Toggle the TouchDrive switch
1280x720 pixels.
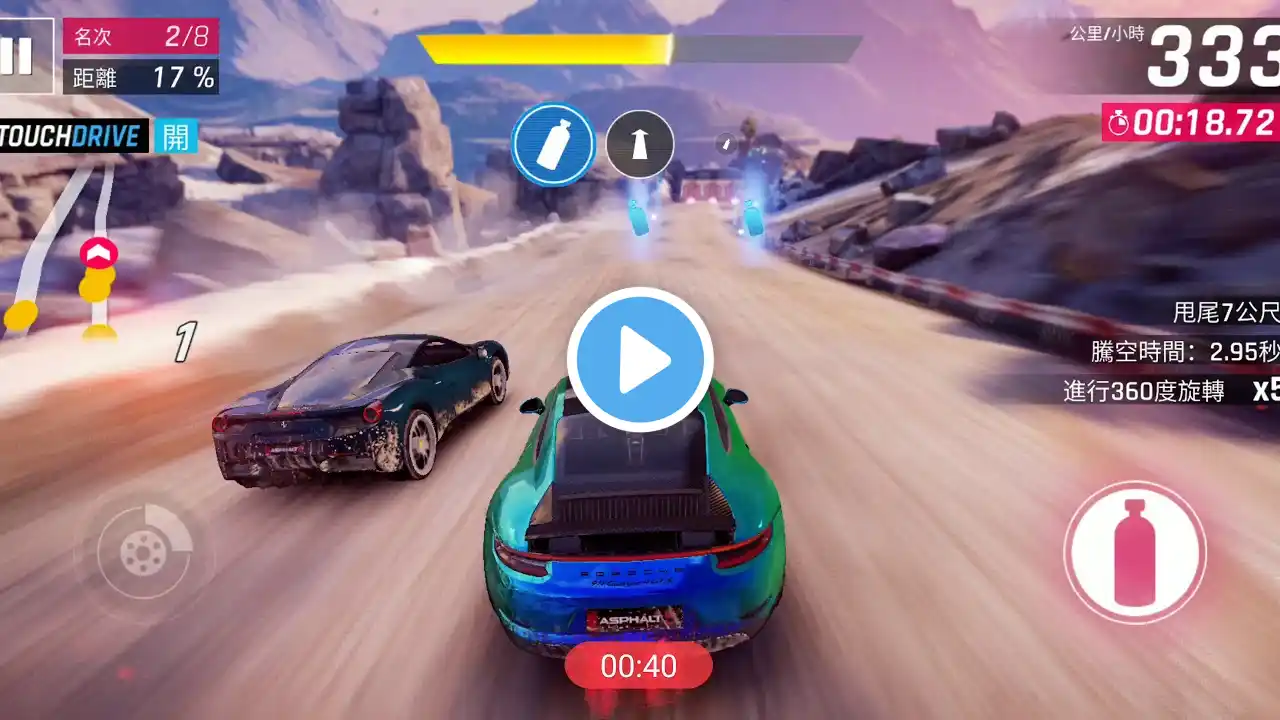click(176, 136)
